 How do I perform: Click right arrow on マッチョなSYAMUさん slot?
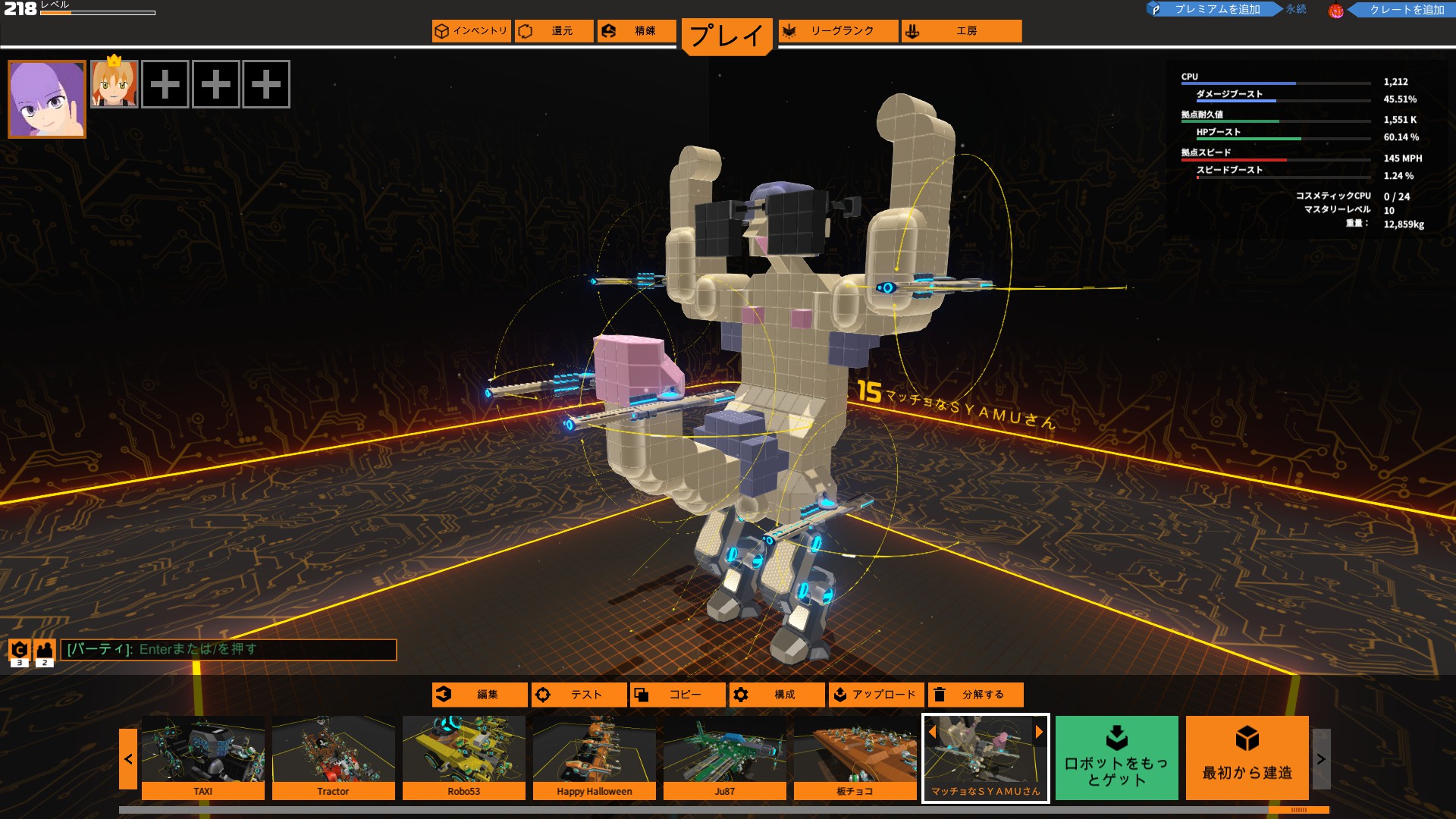[1039, 732]
